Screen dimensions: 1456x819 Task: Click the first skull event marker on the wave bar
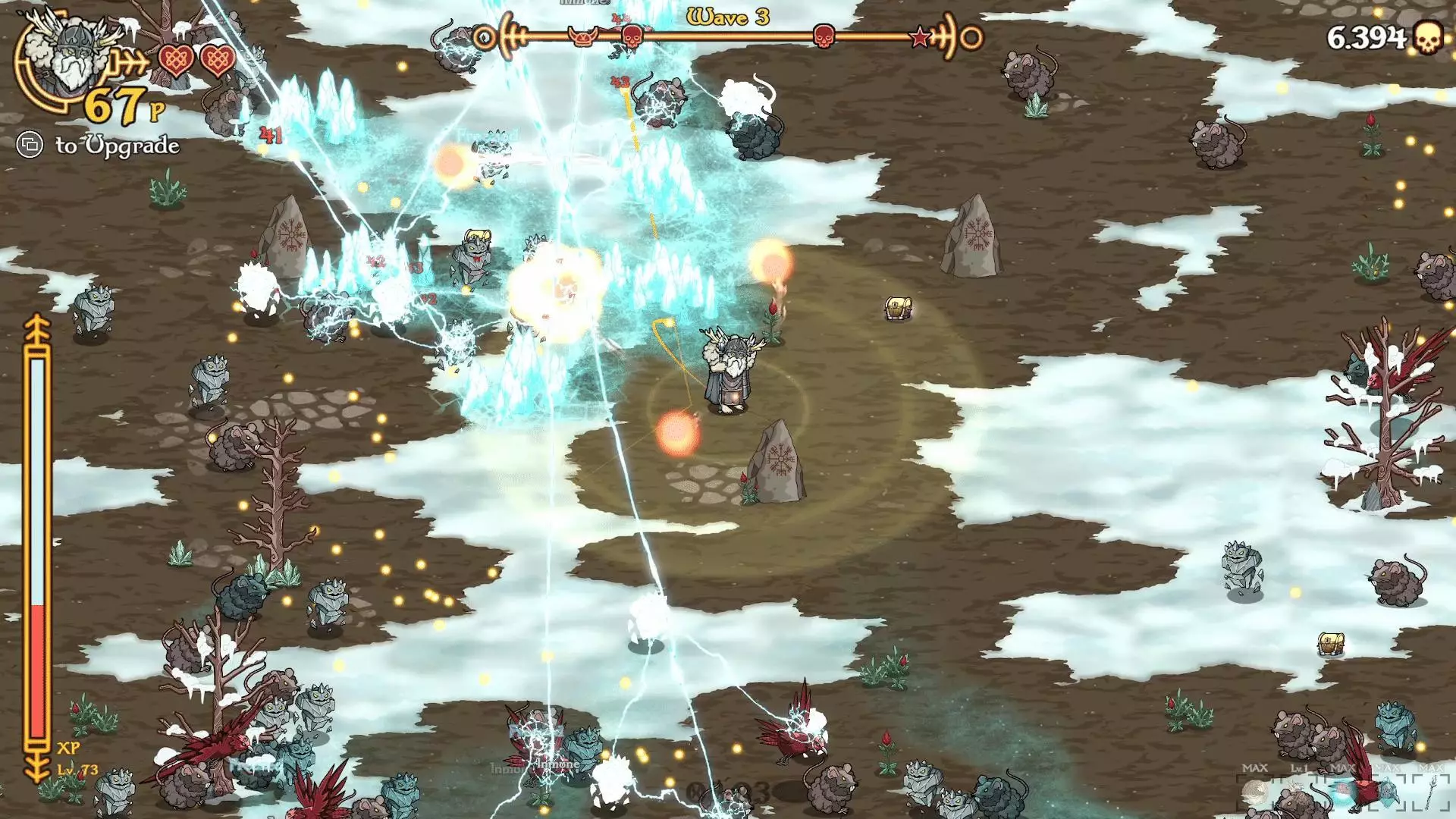pyautogui.click(x=631, y=35)
